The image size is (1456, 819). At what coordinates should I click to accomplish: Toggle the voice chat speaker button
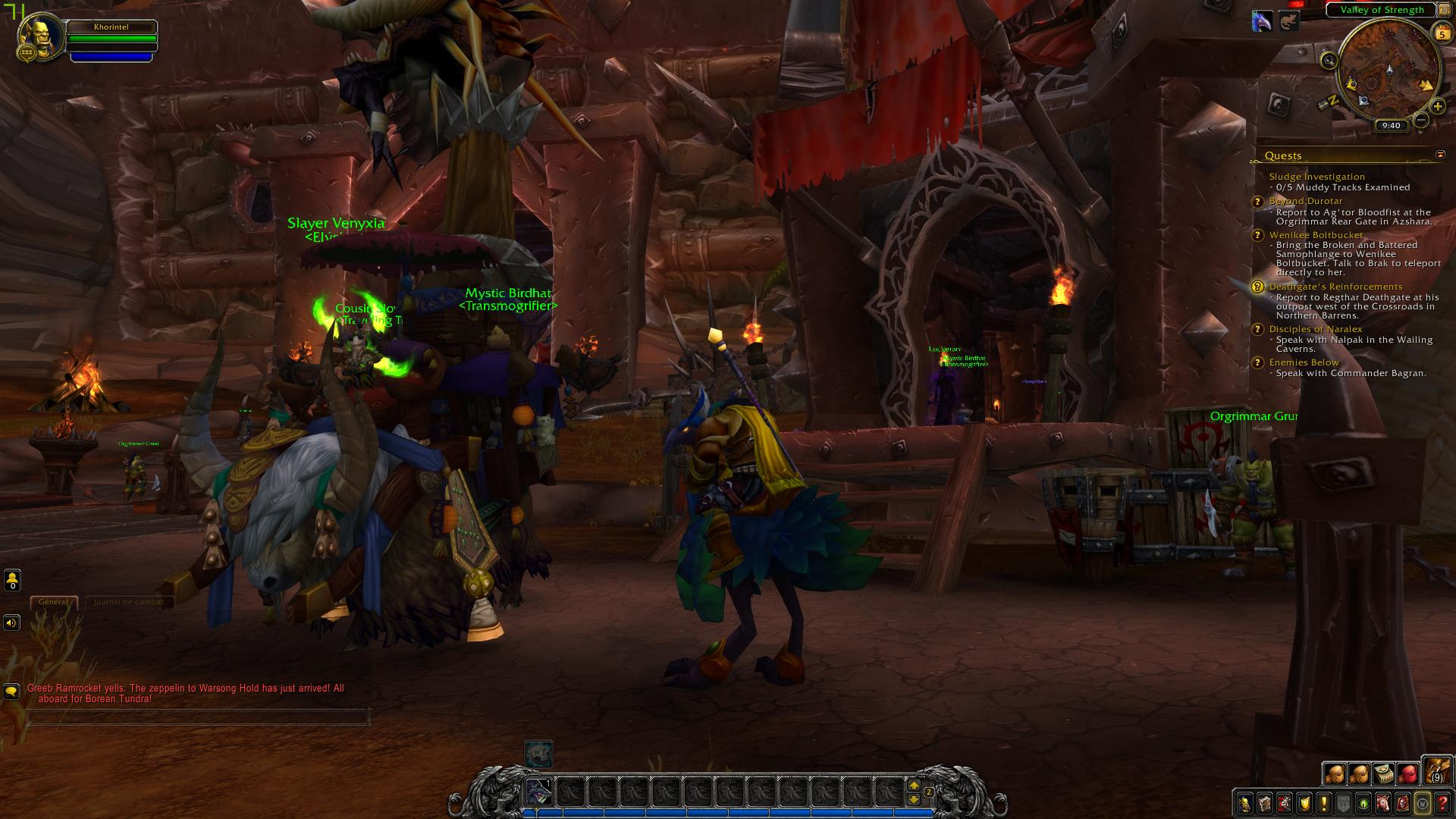pos(11,623)
